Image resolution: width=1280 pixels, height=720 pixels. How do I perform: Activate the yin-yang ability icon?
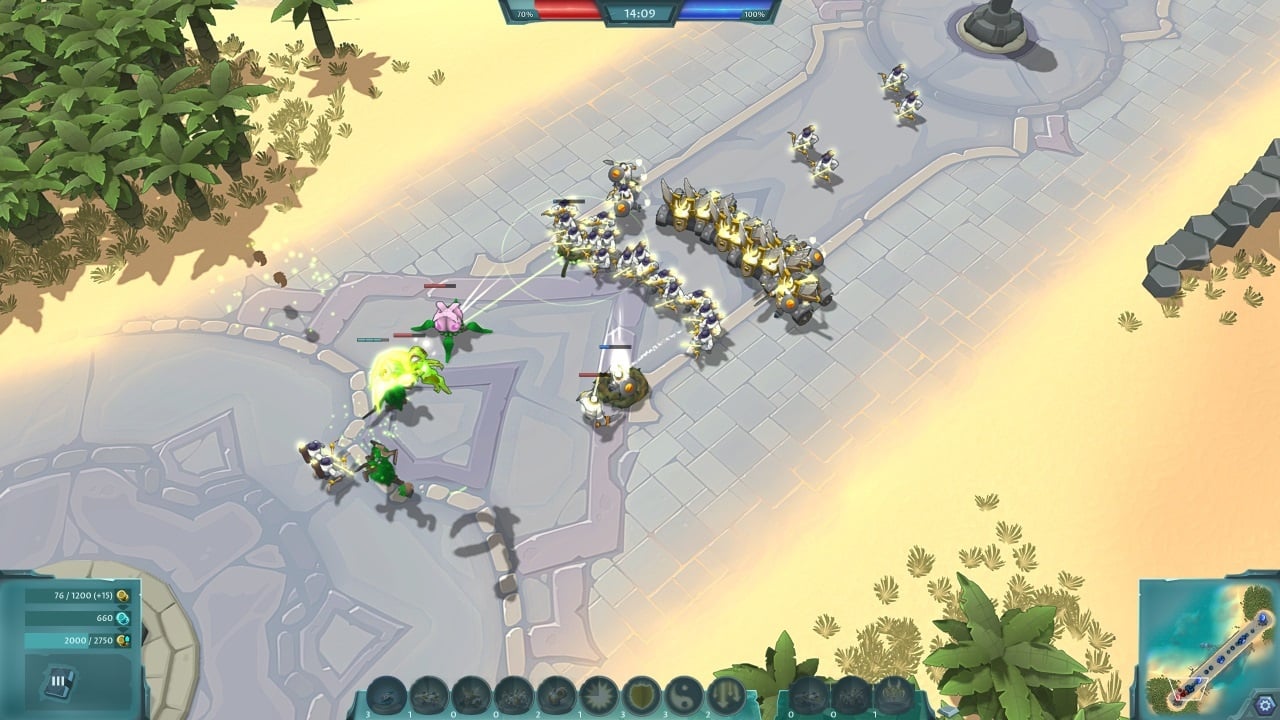pyautogui.click(x=684, y=695)
